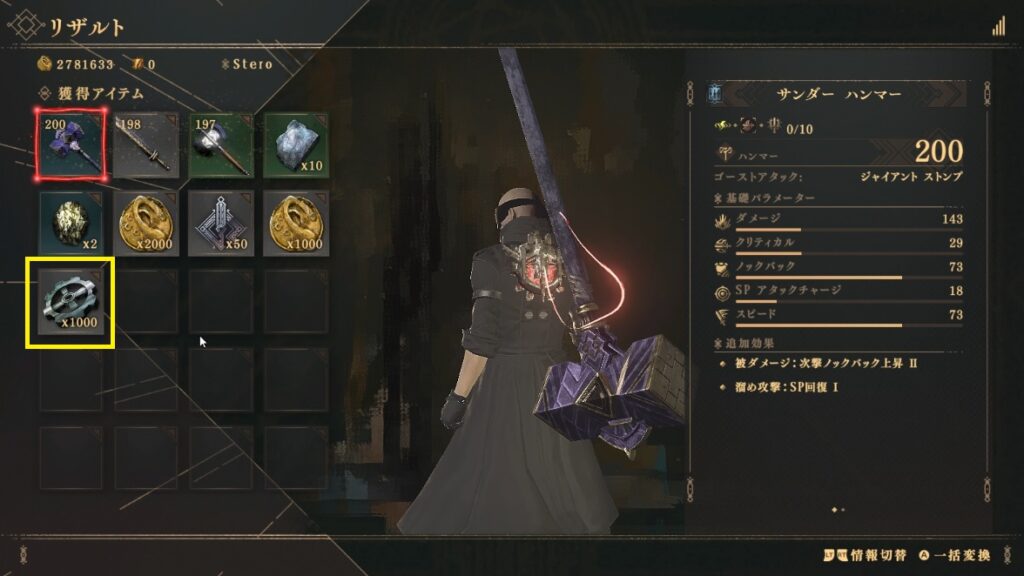Select the blue-white ore x10 slot
Image resolution: width=1024 pixels, height=576 pixels.
[295, 144]
